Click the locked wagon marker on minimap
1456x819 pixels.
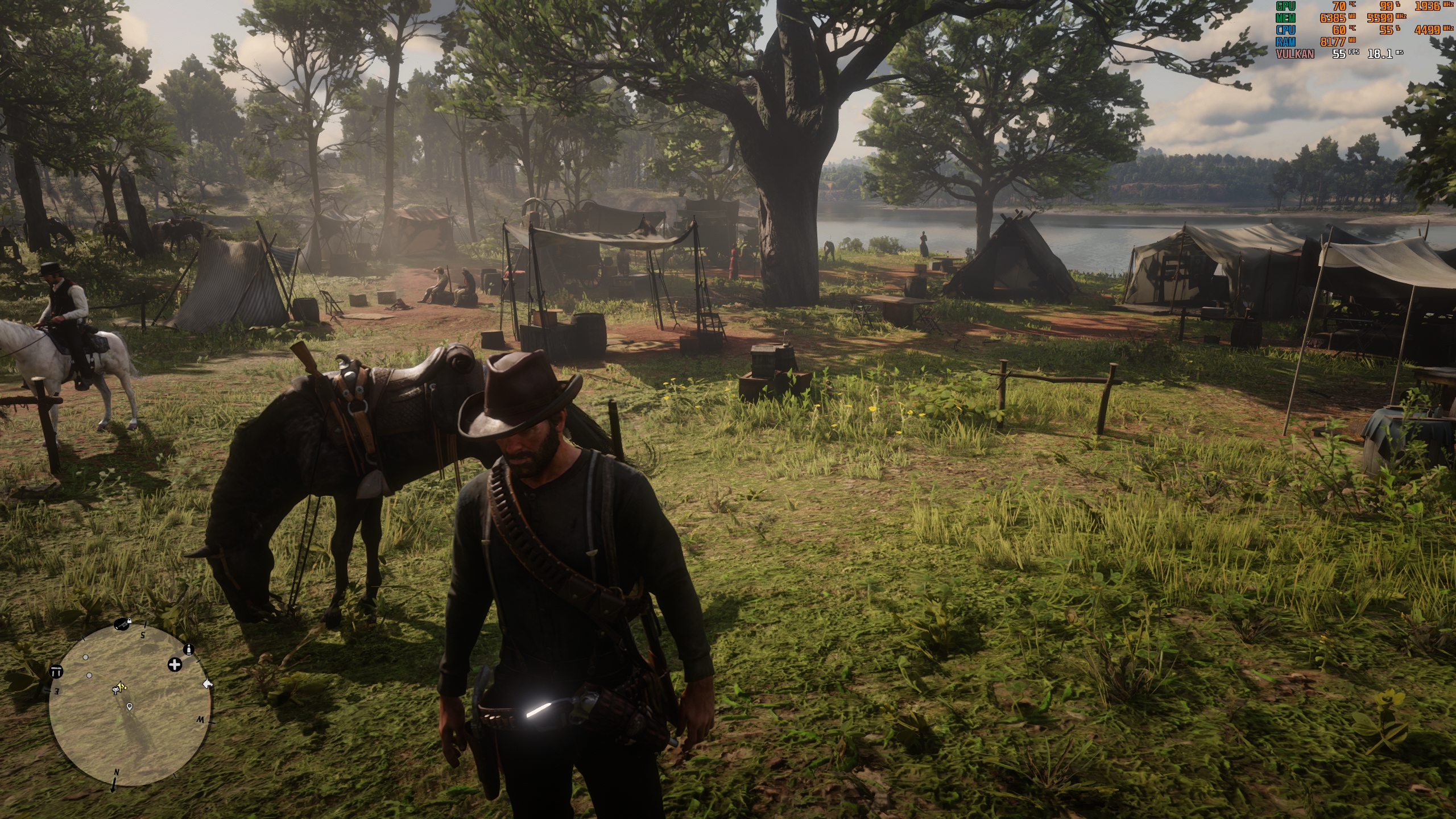pyautogui.click(x=122, y=624)
